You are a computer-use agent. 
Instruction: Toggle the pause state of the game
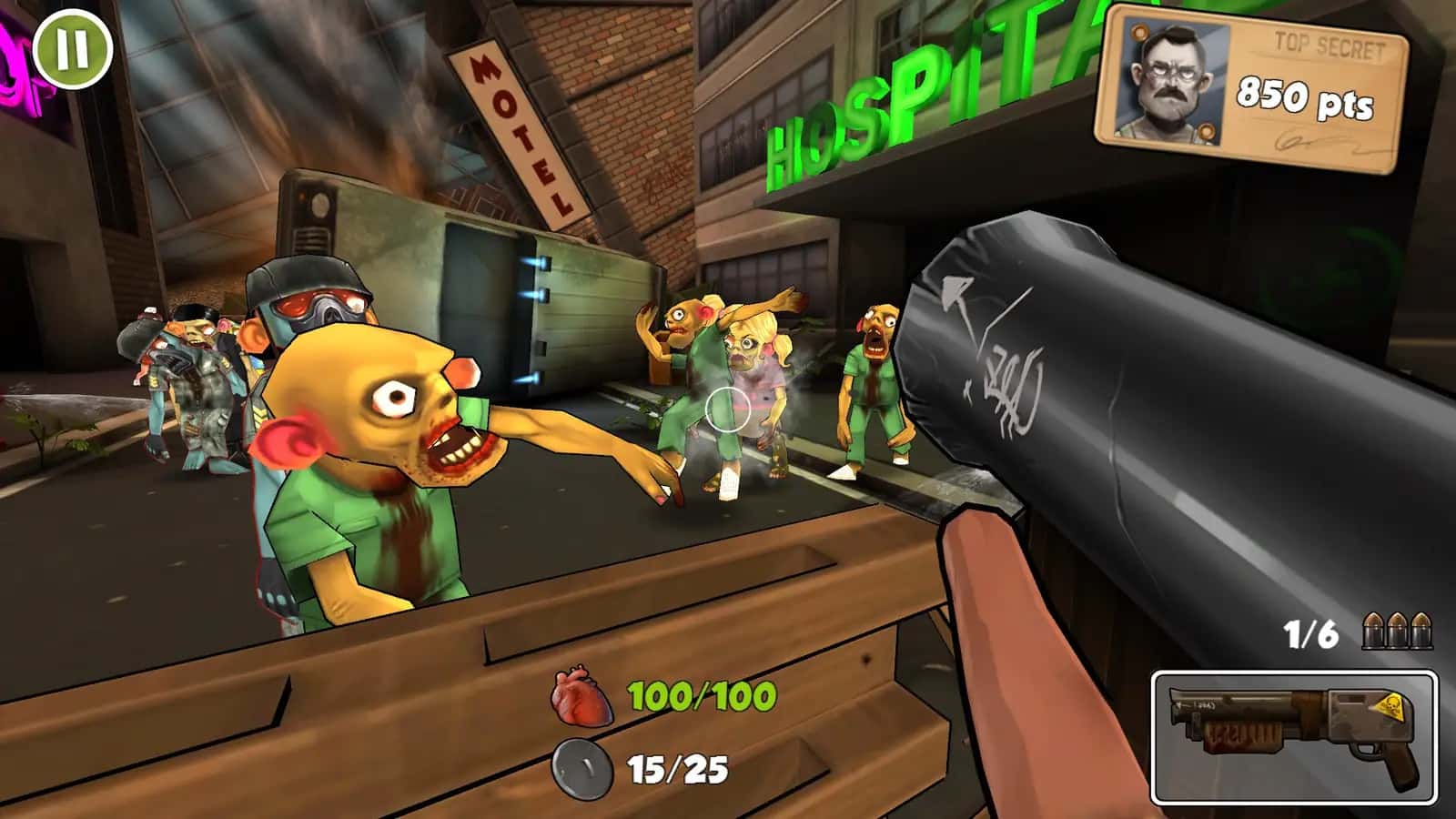73,47
